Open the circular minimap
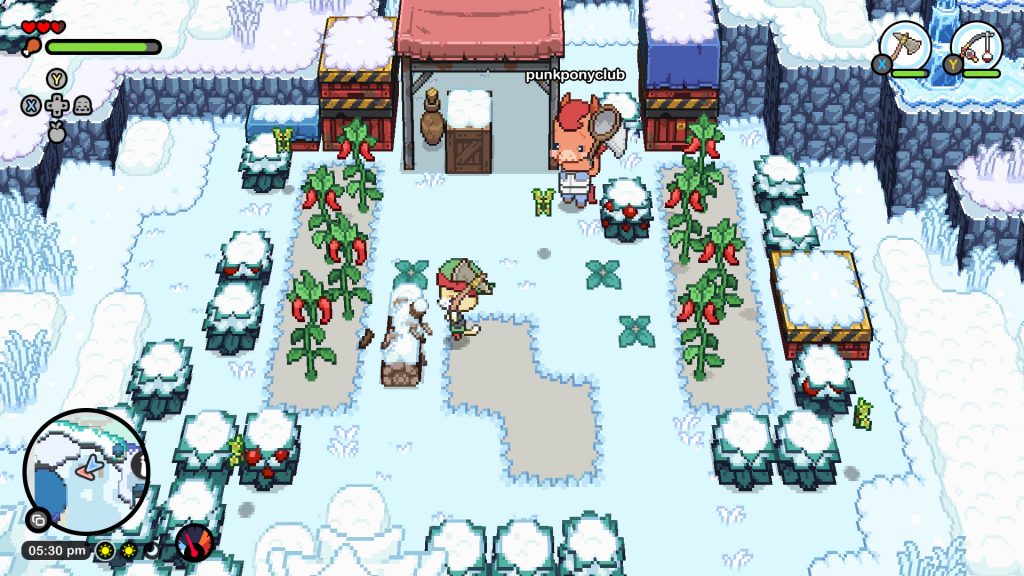 click(x=86, y=471)
